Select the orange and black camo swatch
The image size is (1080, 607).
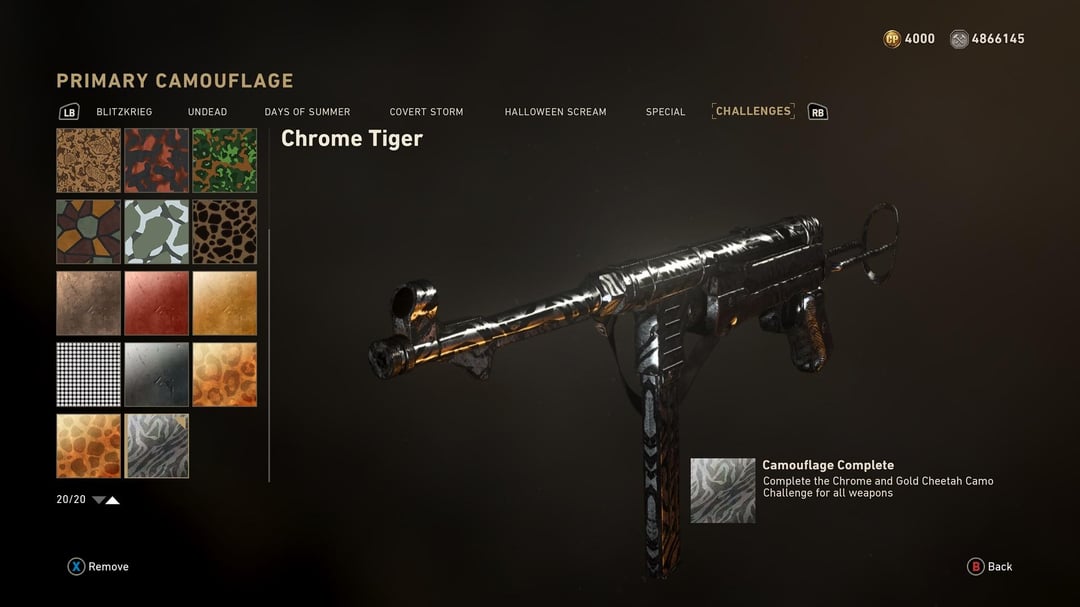pos(156,160)
